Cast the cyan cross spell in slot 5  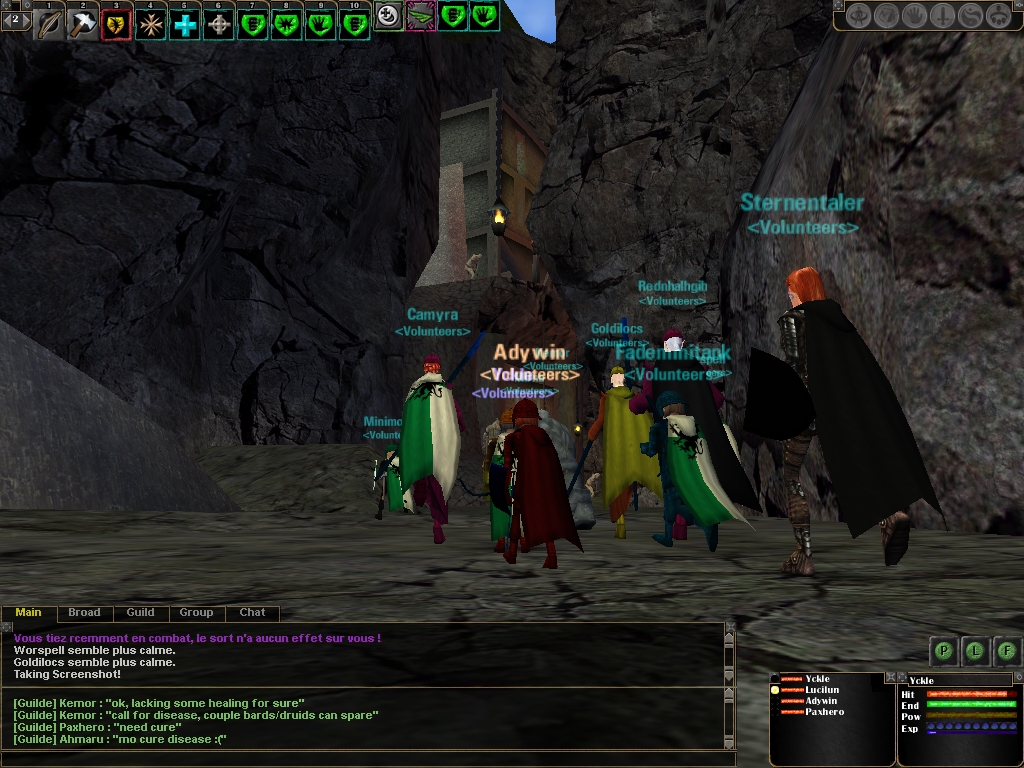coord(185,24)
